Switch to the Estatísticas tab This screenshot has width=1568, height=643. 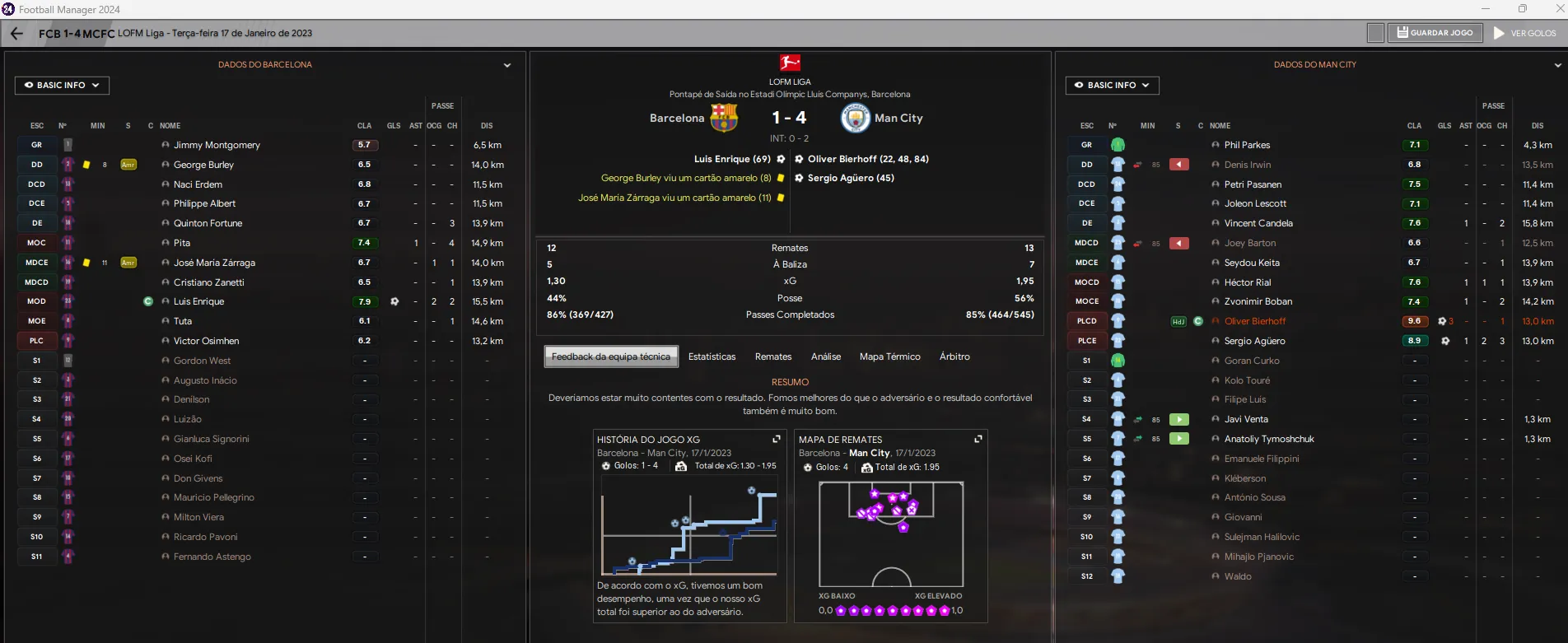click(x=712, y=356)
